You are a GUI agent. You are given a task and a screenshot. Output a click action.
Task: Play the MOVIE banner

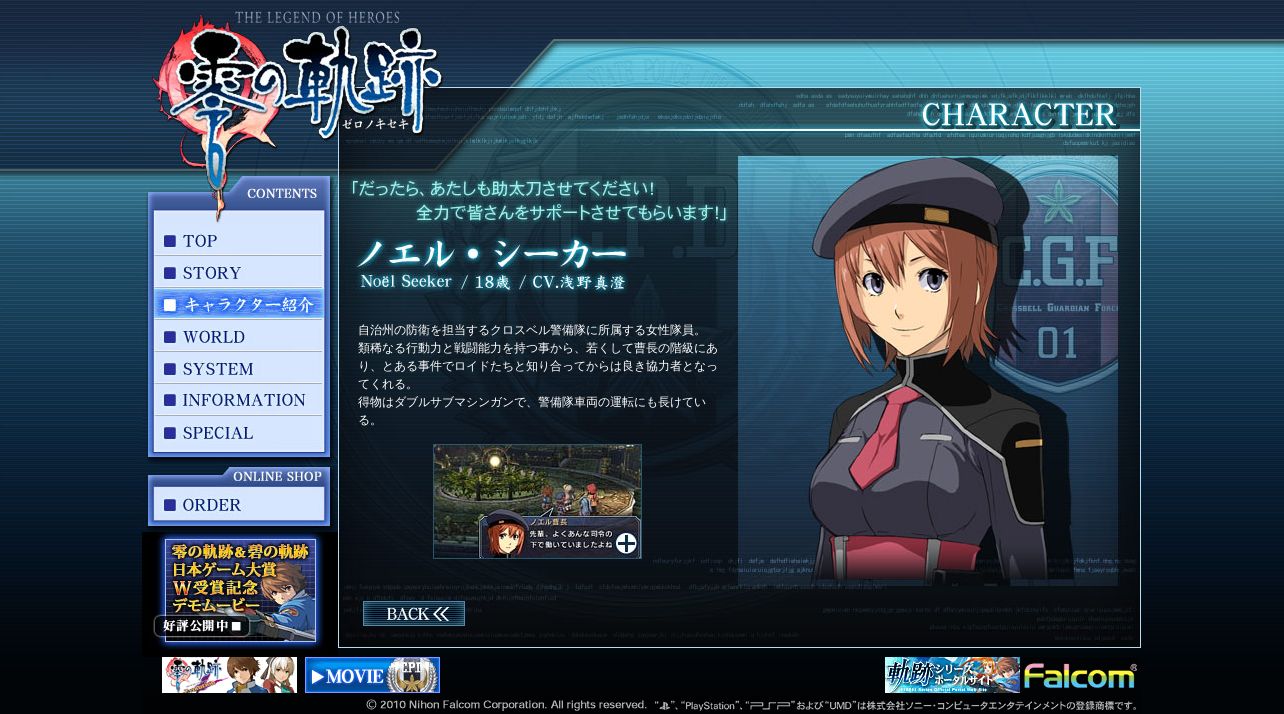372,675
